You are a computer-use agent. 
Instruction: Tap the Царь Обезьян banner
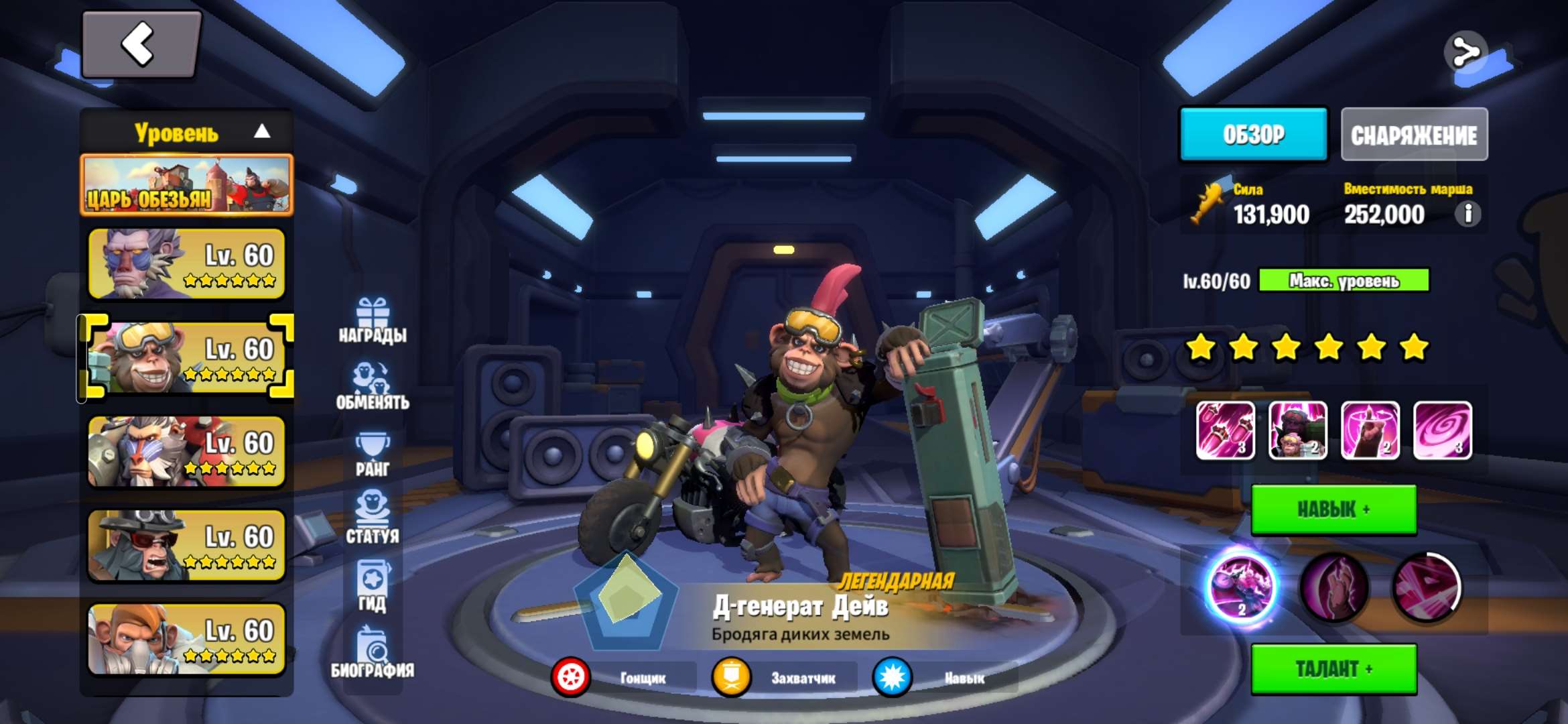[186, 185]
